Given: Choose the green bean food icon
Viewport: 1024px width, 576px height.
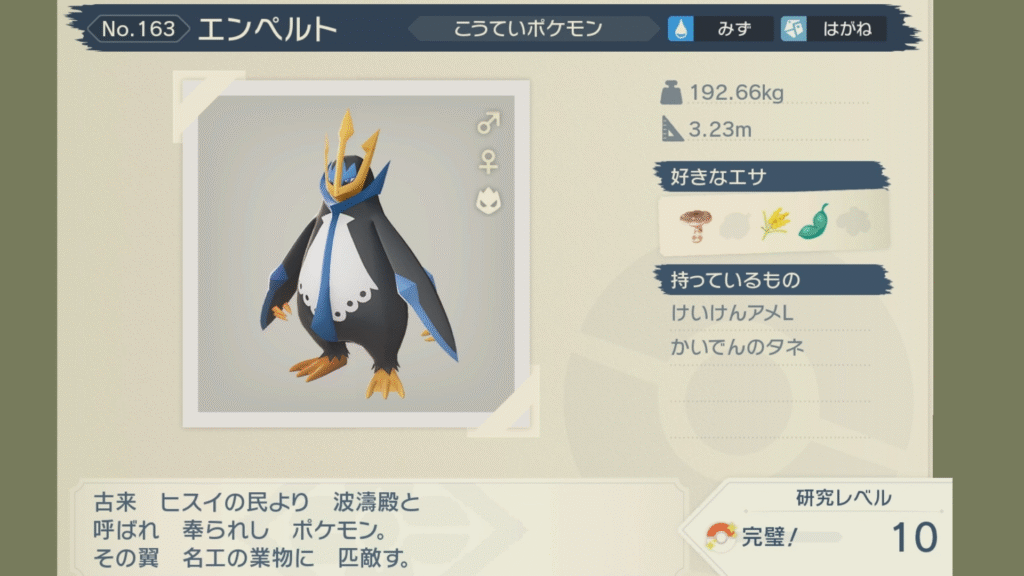Looking at the screenshot, I should tap(813, 222).
